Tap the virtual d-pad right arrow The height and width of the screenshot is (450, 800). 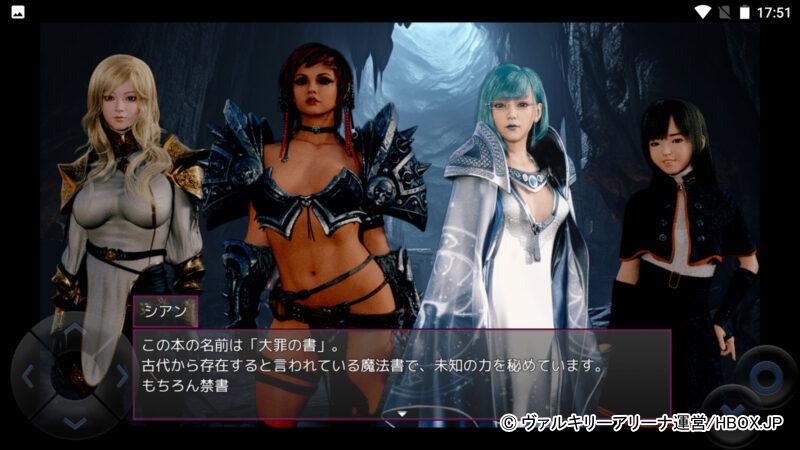(120, 376)
